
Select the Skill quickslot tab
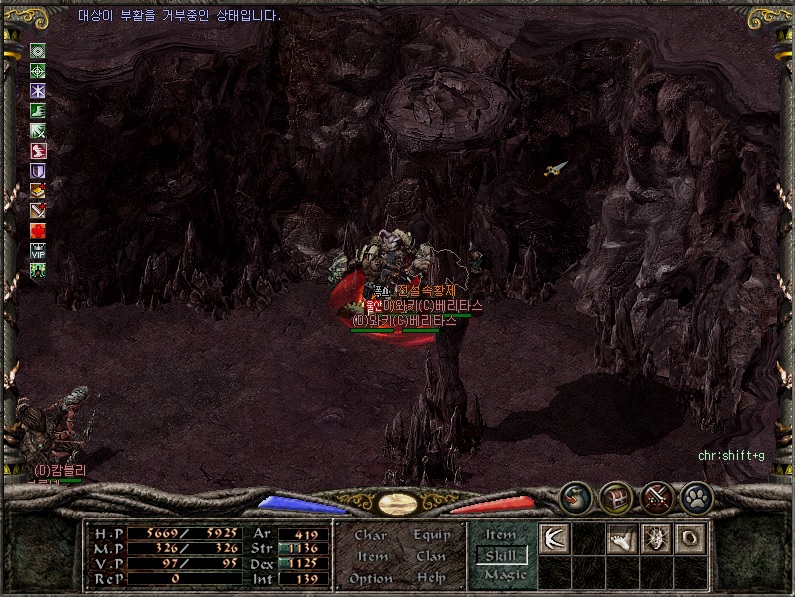[502, 555]
